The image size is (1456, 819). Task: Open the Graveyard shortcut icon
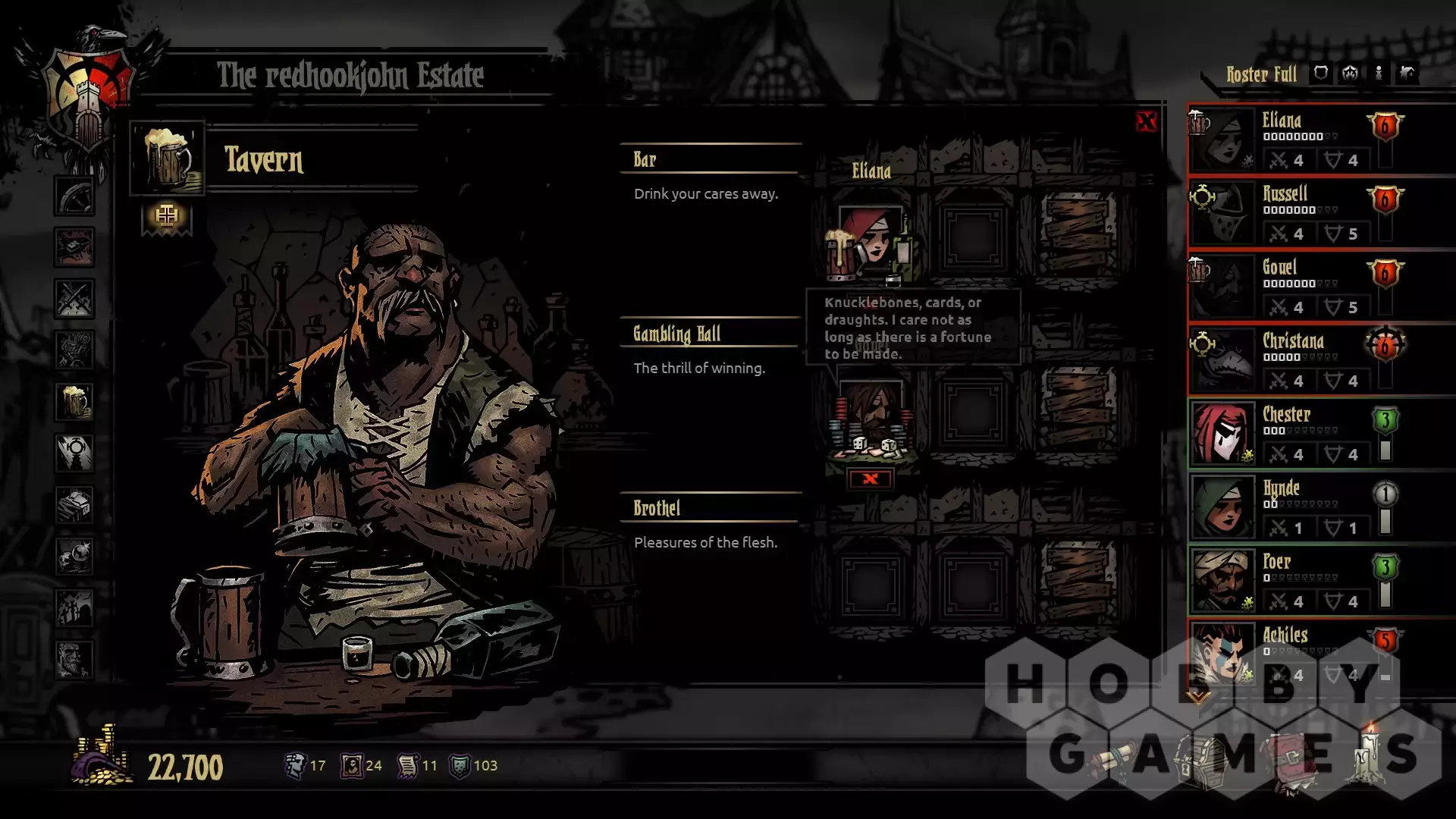[x=74, y=608]
